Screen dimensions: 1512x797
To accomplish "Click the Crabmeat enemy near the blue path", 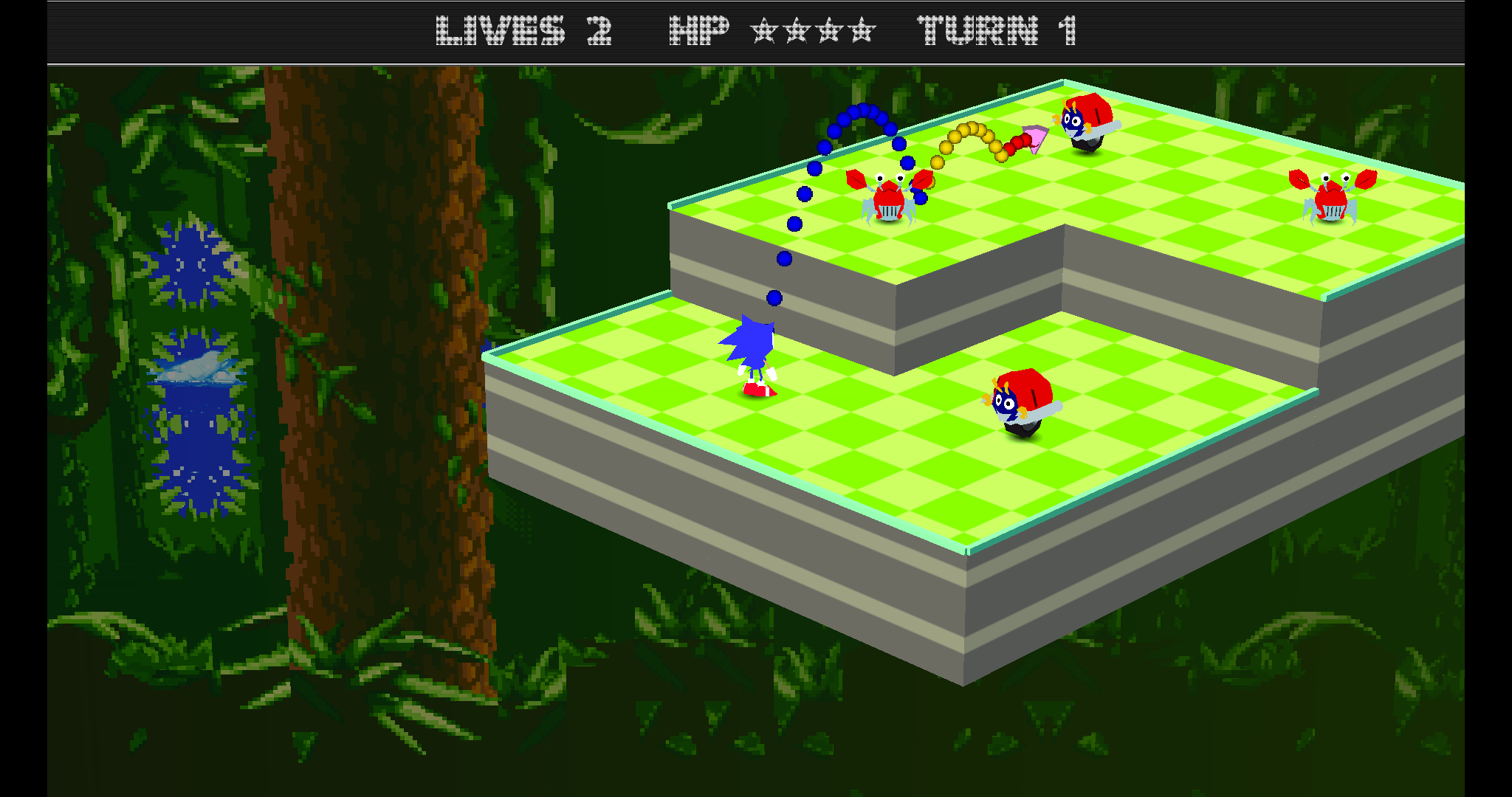I will (890, 199).
